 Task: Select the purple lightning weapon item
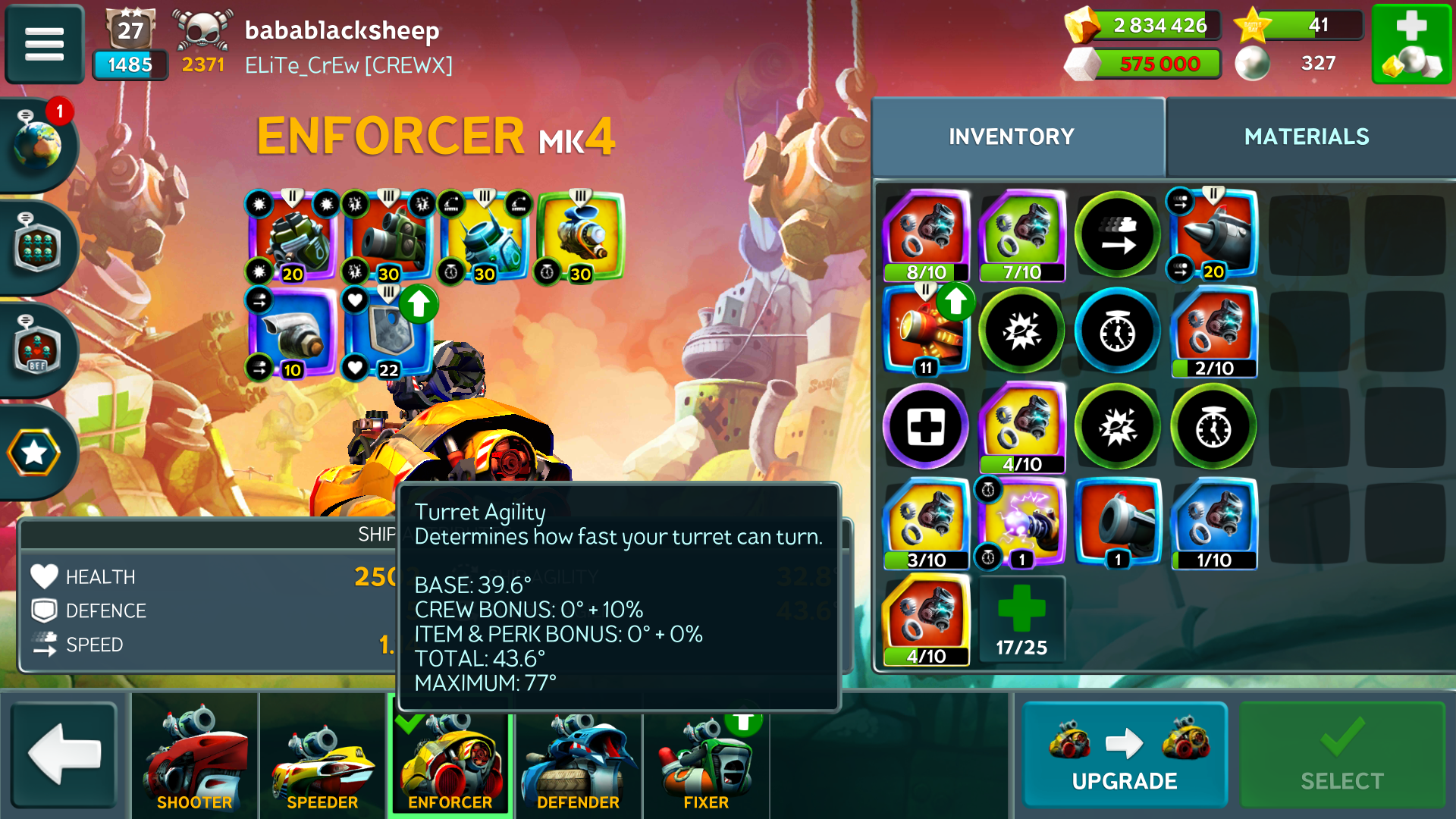click(x=1021, y=523)
